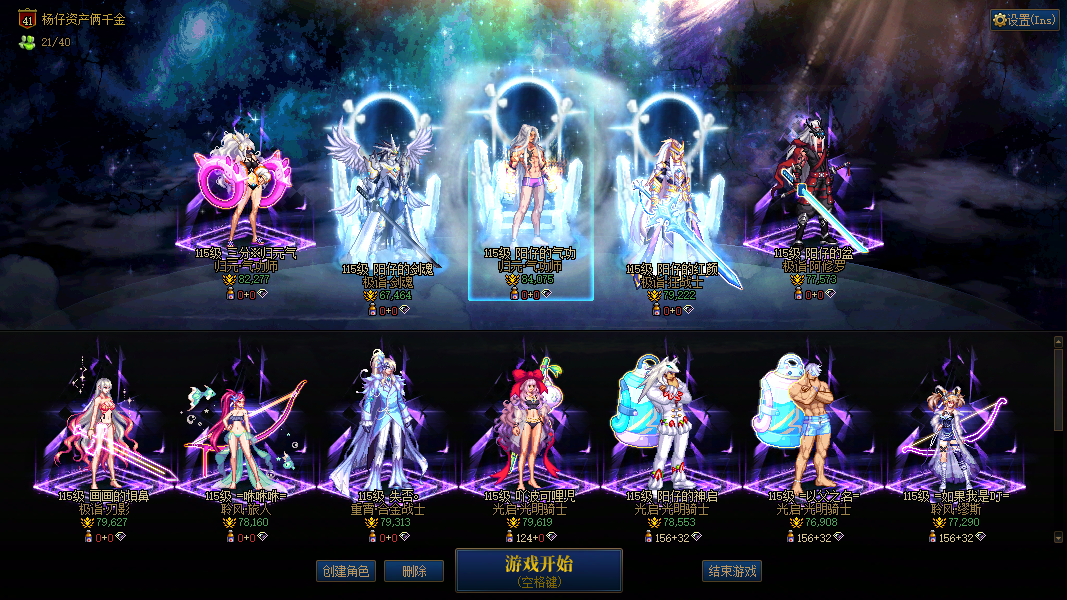Pick the 重霄·合金战士 character 失舌
Screen dimensions: 1067x600
pos(388,430)
